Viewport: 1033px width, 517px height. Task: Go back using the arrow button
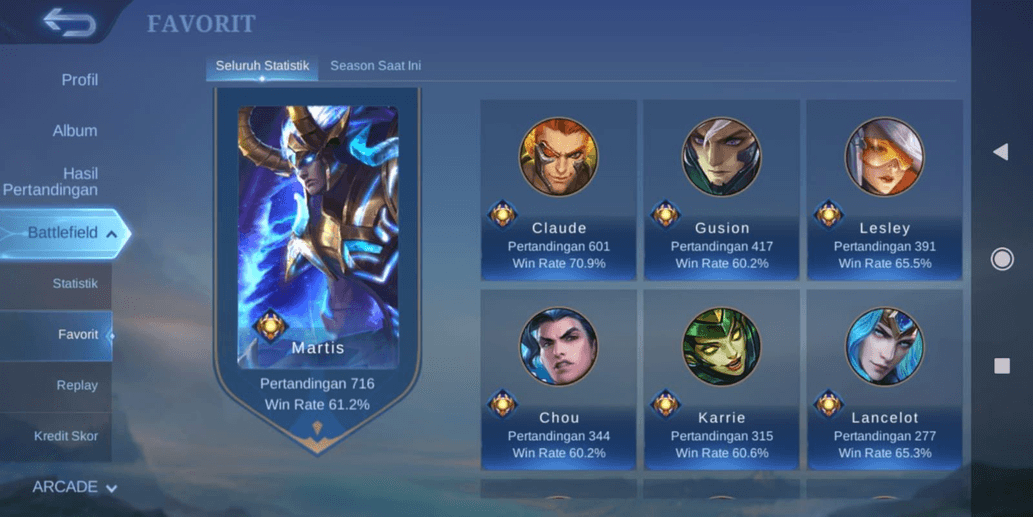point(69,22)
